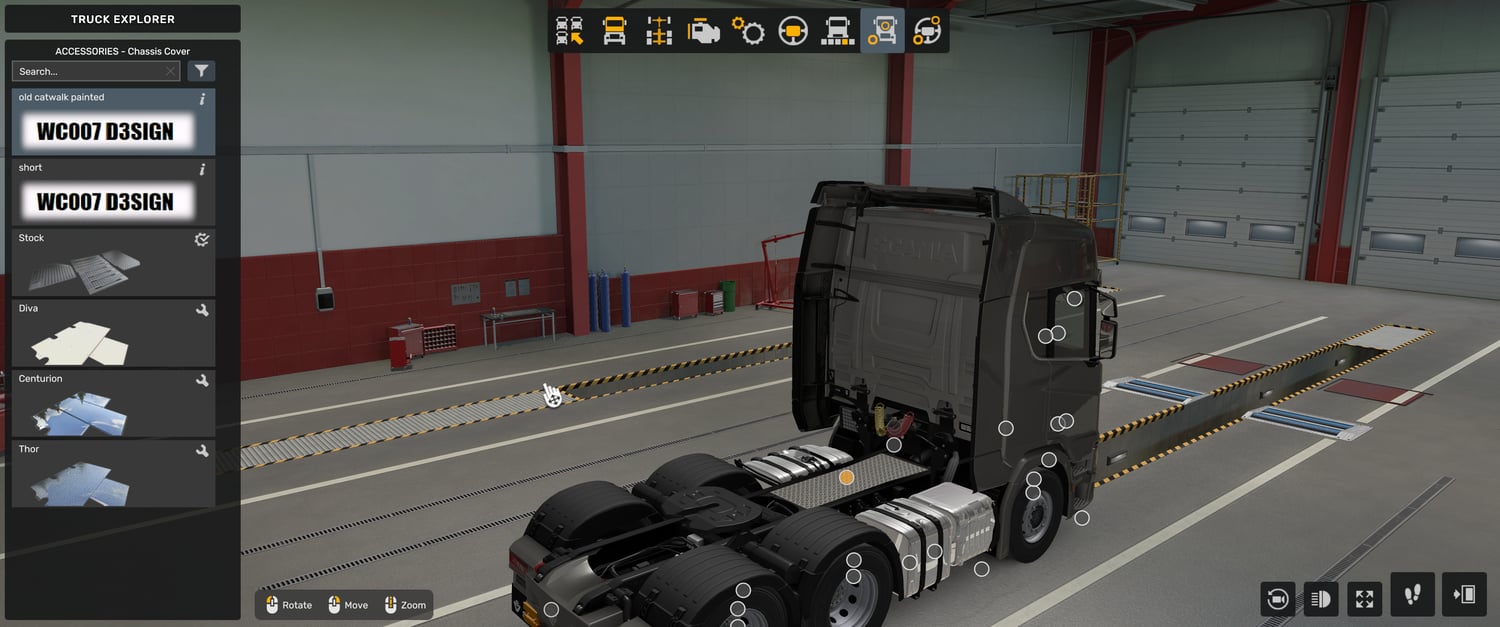
Task: Exit the garage with the door button
Action: [x=1464, y=595]
